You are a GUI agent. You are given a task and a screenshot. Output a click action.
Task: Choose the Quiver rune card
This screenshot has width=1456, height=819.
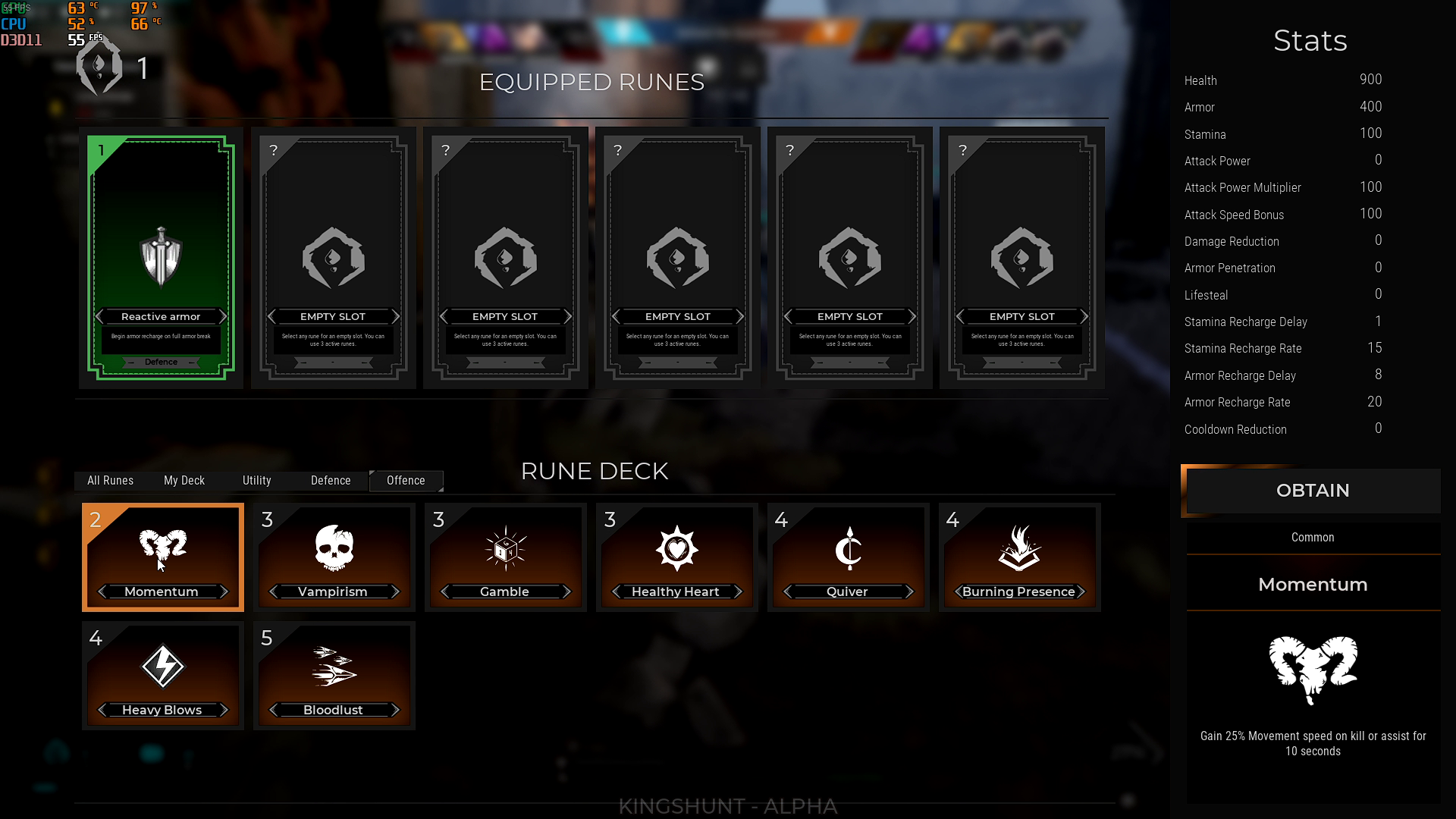click(x=848, y=557)
